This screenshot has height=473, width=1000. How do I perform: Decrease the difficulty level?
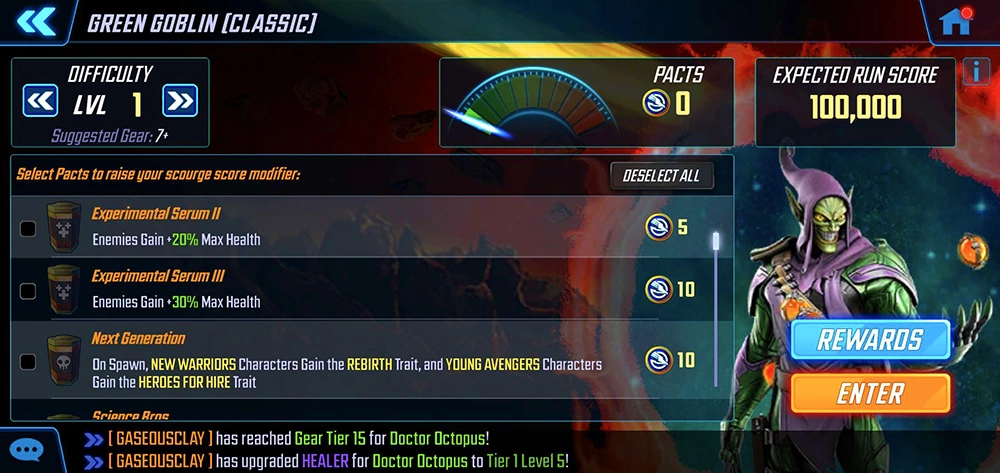(41, 101)
